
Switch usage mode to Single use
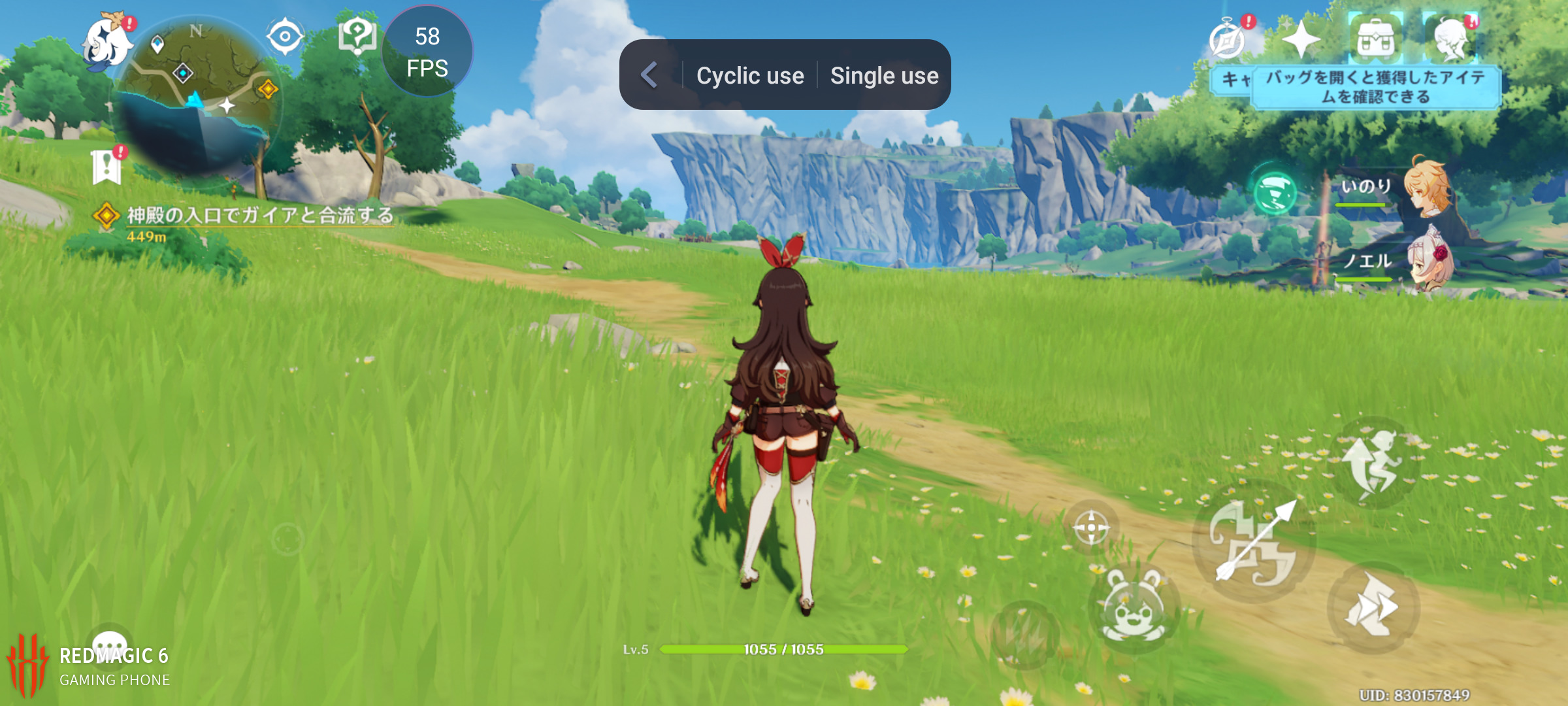coord(884,75)
